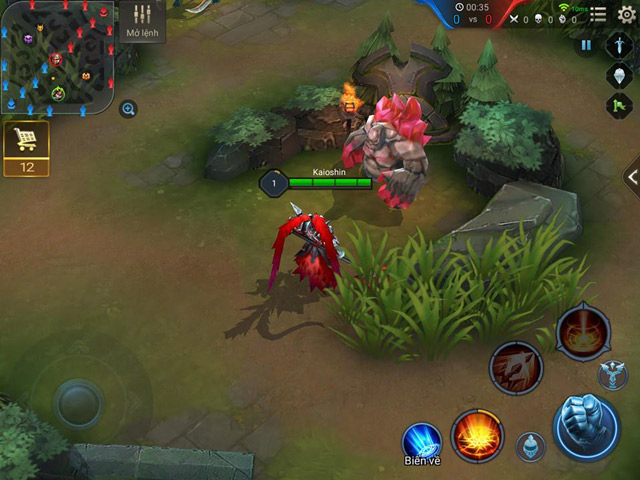The height and width of the screenshot is (480, 640).
Task: Send the green flag gather signal
Action: (620, 105)
